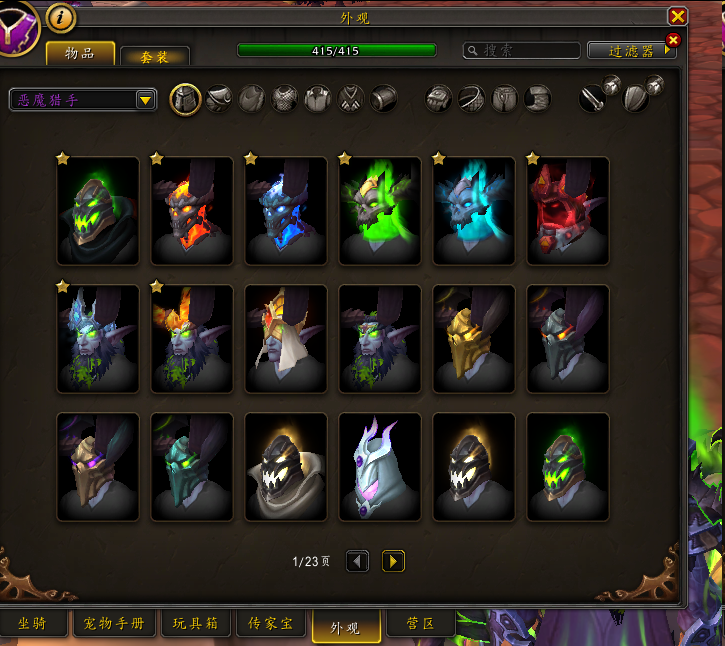Select the golden plated helmet appearance
This screenshot has width=725, height=646.
[x=474, y=339]
